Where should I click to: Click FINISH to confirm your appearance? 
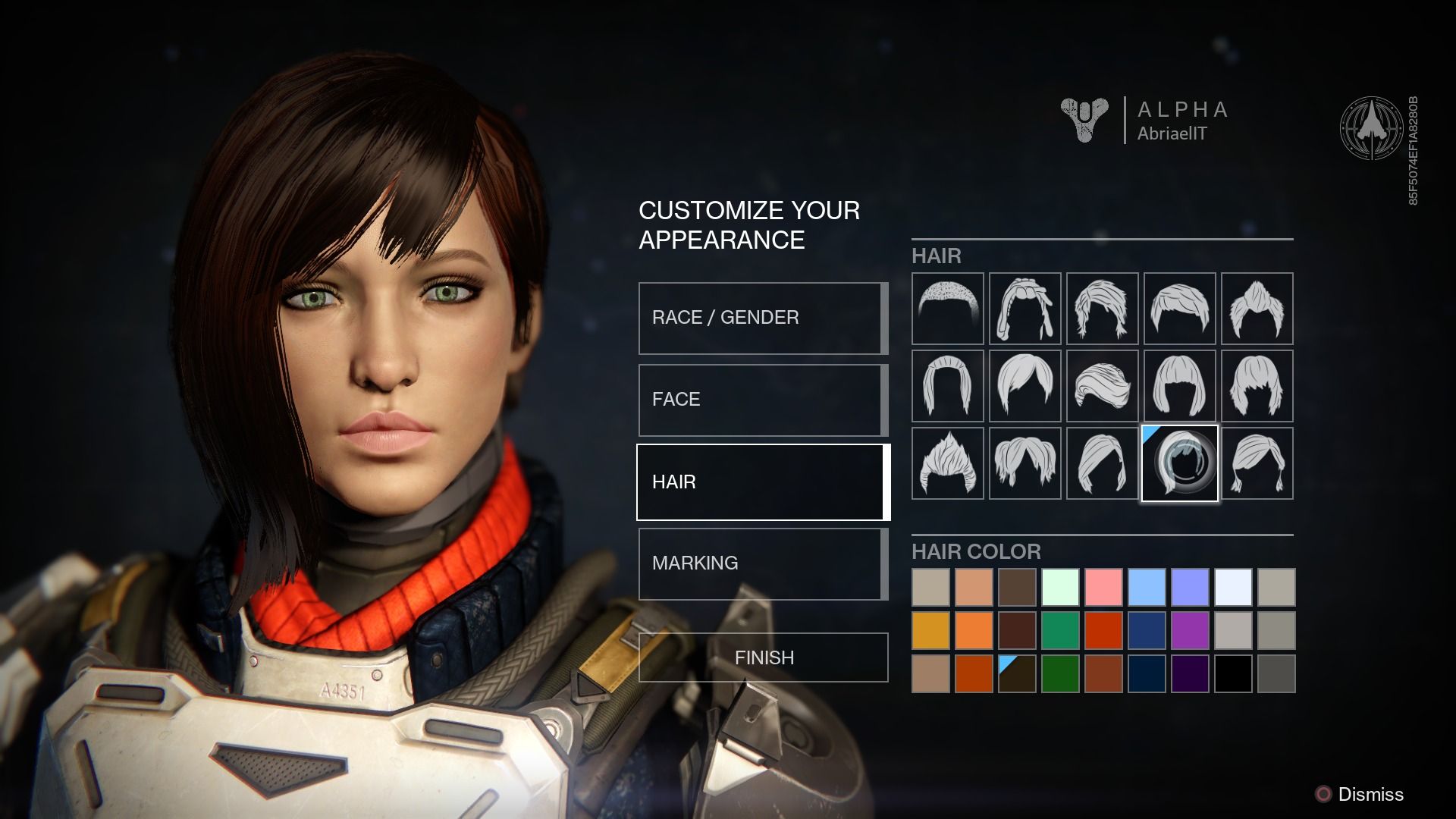[764, 657]
